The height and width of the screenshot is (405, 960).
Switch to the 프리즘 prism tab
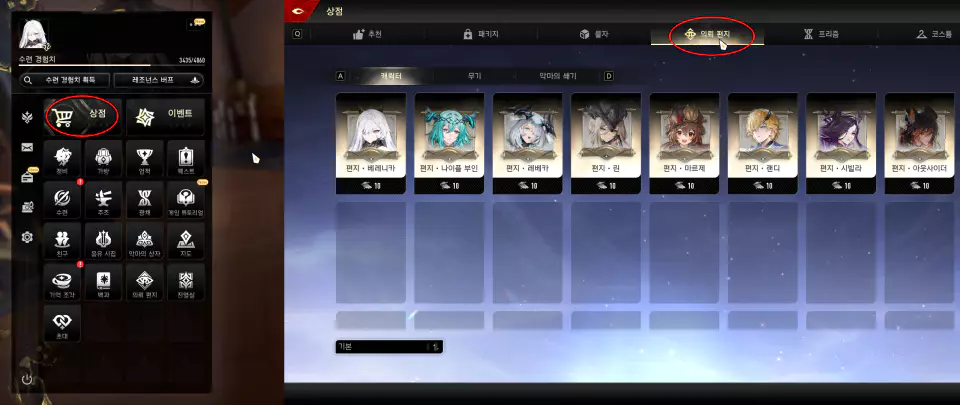click(x=821, y=34)
